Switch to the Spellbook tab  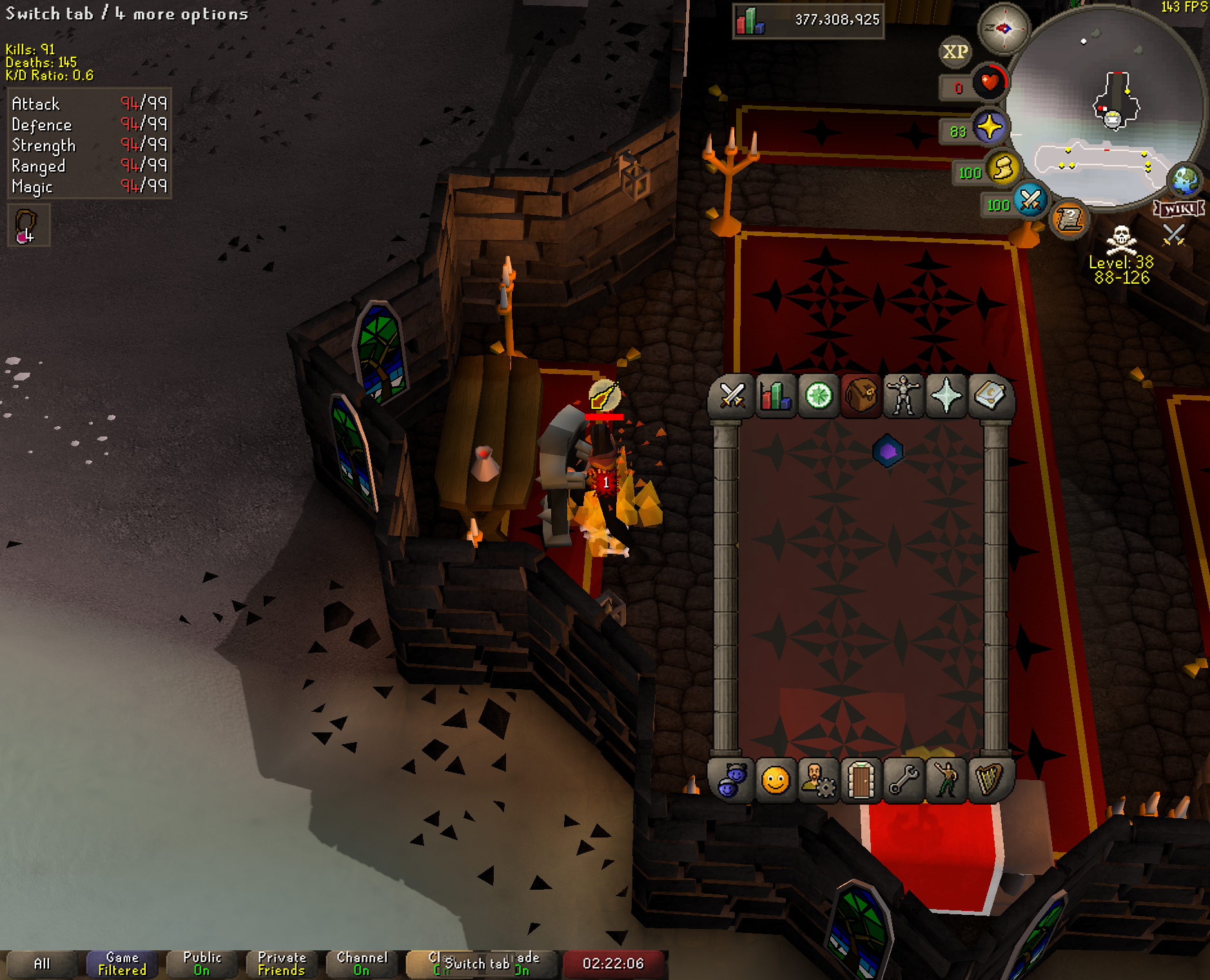pyautogui.click(x=990, y=396)
